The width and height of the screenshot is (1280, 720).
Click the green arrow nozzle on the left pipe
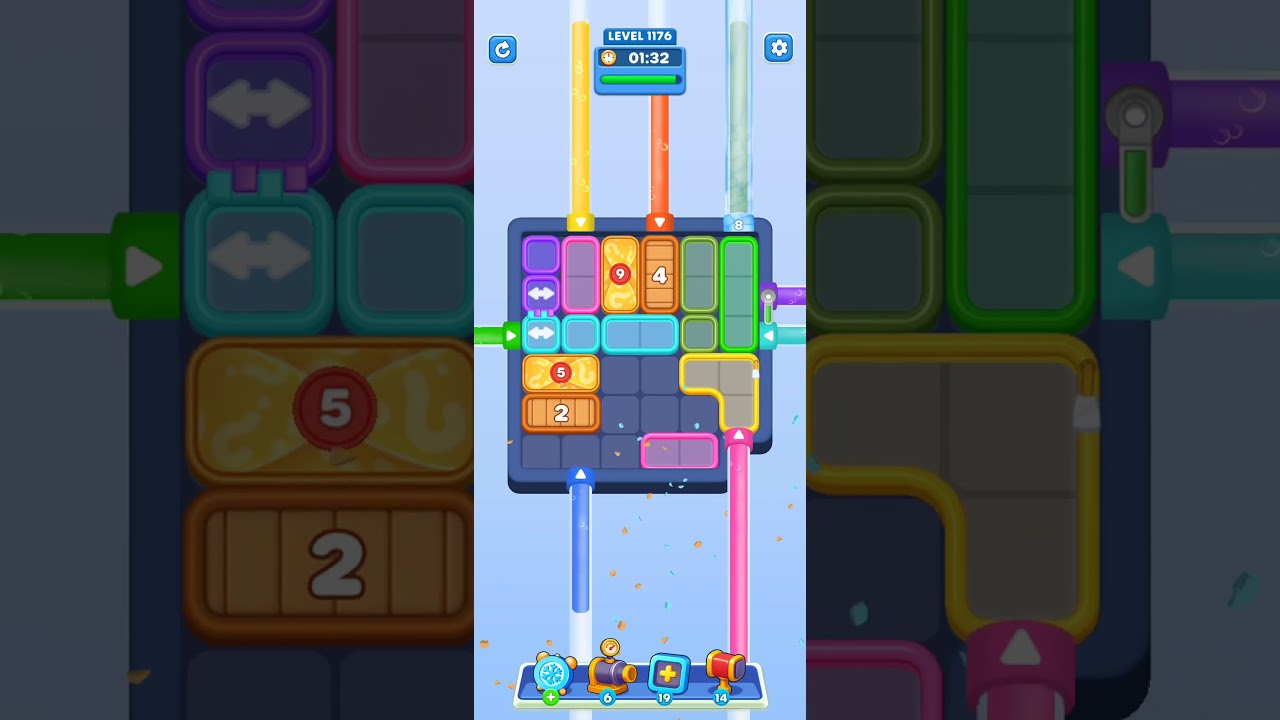[x=511, y=336]
